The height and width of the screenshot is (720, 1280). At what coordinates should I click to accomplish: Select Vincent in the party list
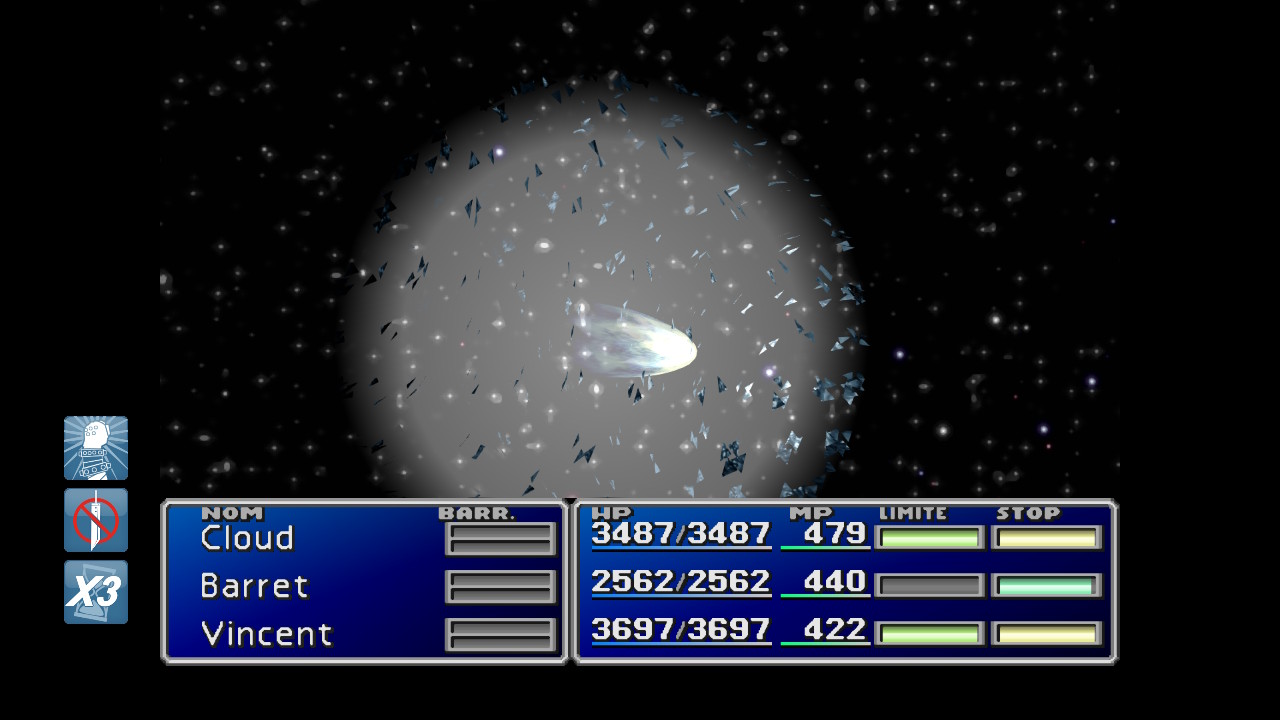[x=266, y=634]
